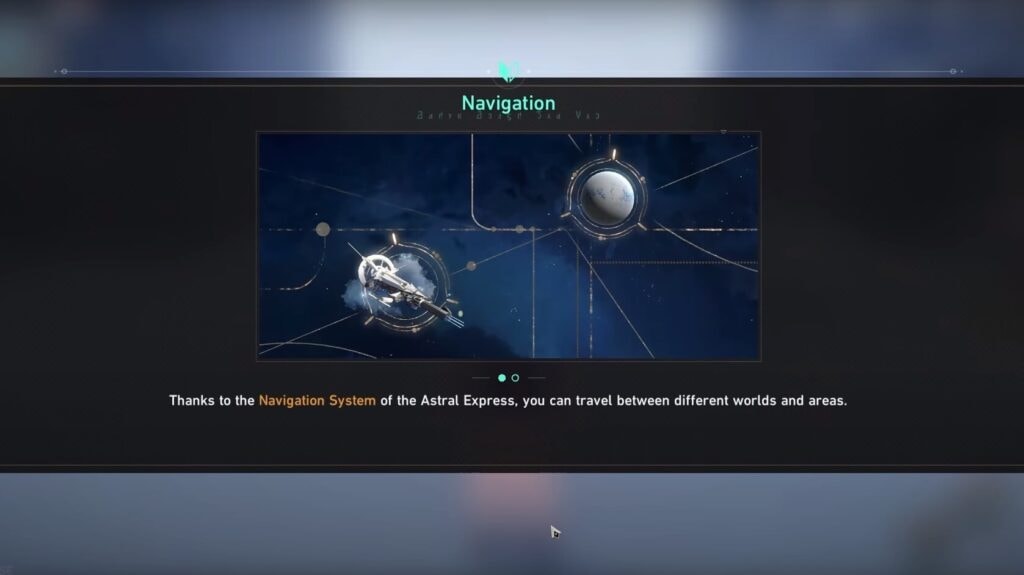Click the Navigation tutorial illustration
This screenshot has width=1024, height=575.
(508, 245)
